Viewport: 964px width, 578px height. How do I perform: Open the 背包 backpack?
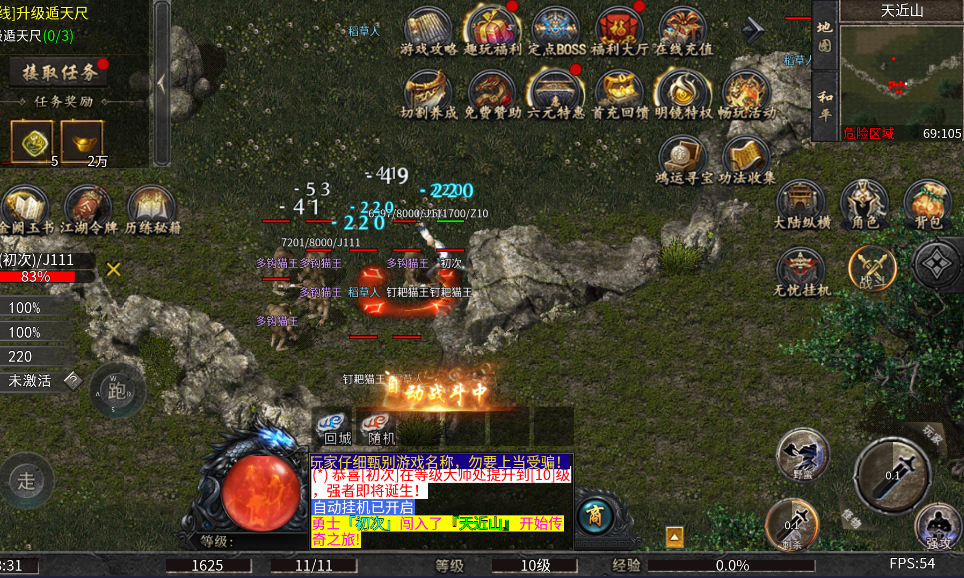tap(927, 204)
